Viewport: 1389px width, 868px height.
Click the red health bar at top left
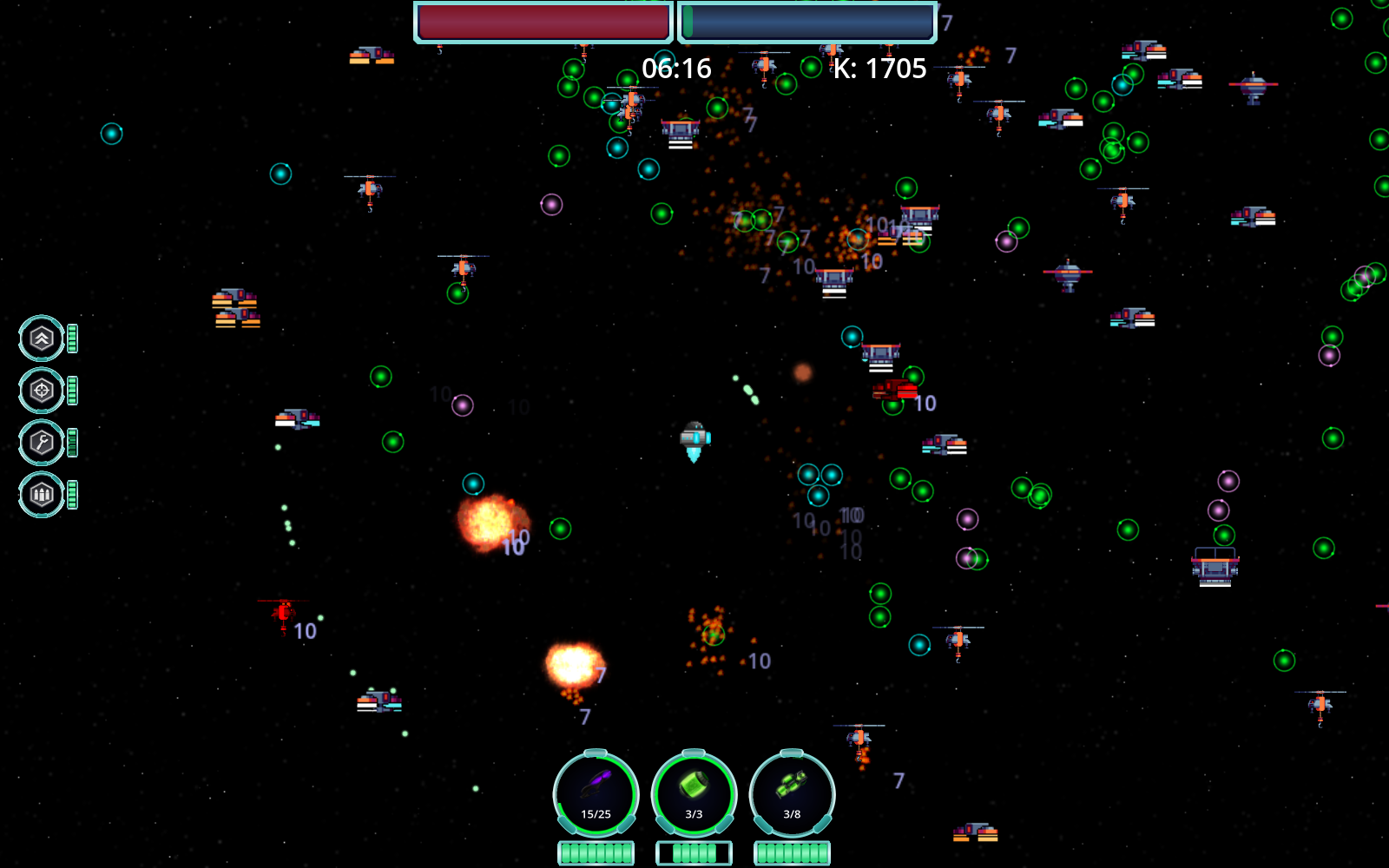pos(543,23)
